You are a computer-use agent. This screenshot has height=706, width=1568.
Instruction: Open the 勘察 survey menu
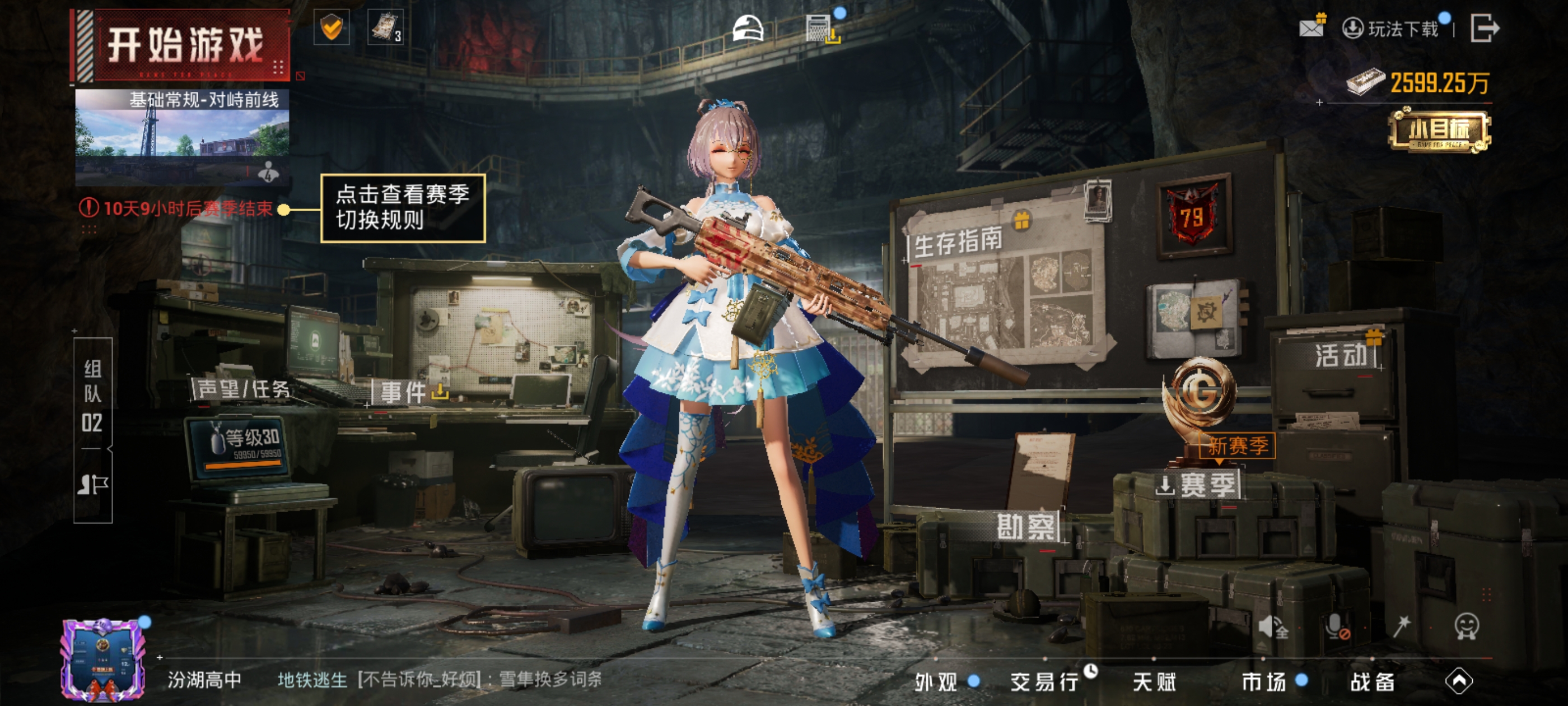(x=1026, y=526)
